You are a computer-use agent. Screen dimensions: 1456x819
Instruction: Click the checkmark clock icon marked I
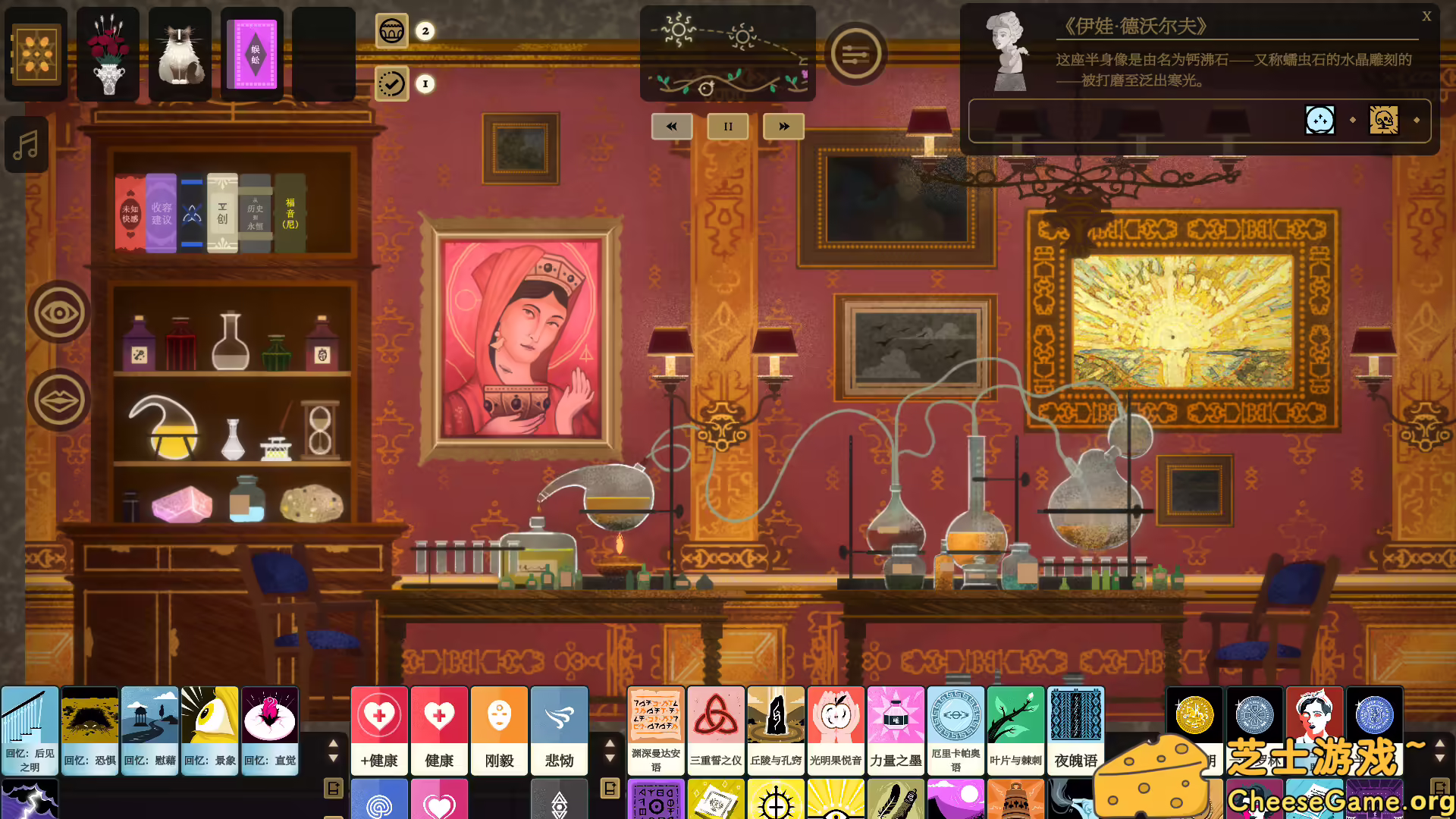[391, 84]
